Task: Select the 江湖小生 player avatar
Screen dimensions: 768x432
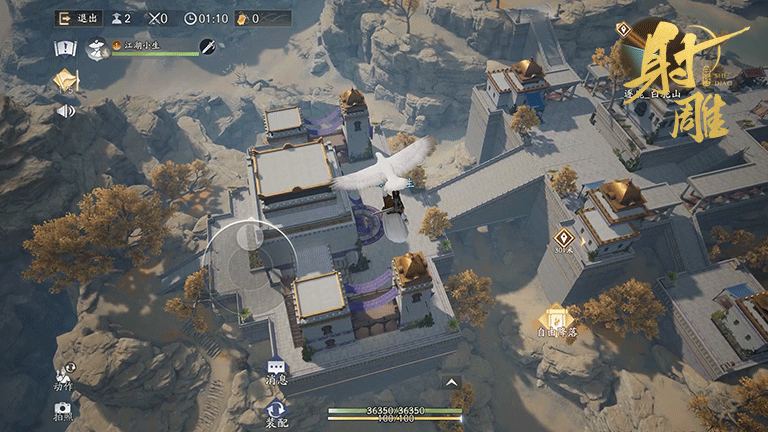Action: (98, 47)
